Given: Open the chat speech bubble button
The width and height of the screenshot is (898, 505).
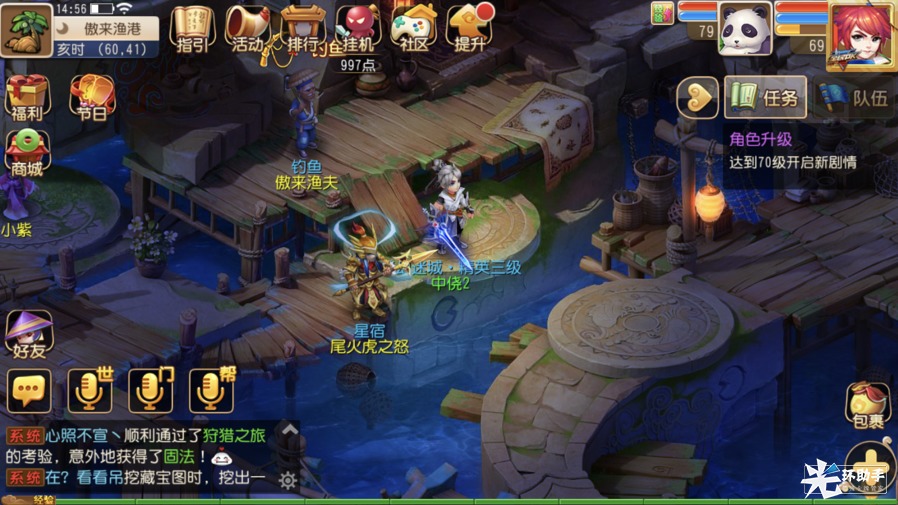Looking at the screenshot, I should 30,391.
